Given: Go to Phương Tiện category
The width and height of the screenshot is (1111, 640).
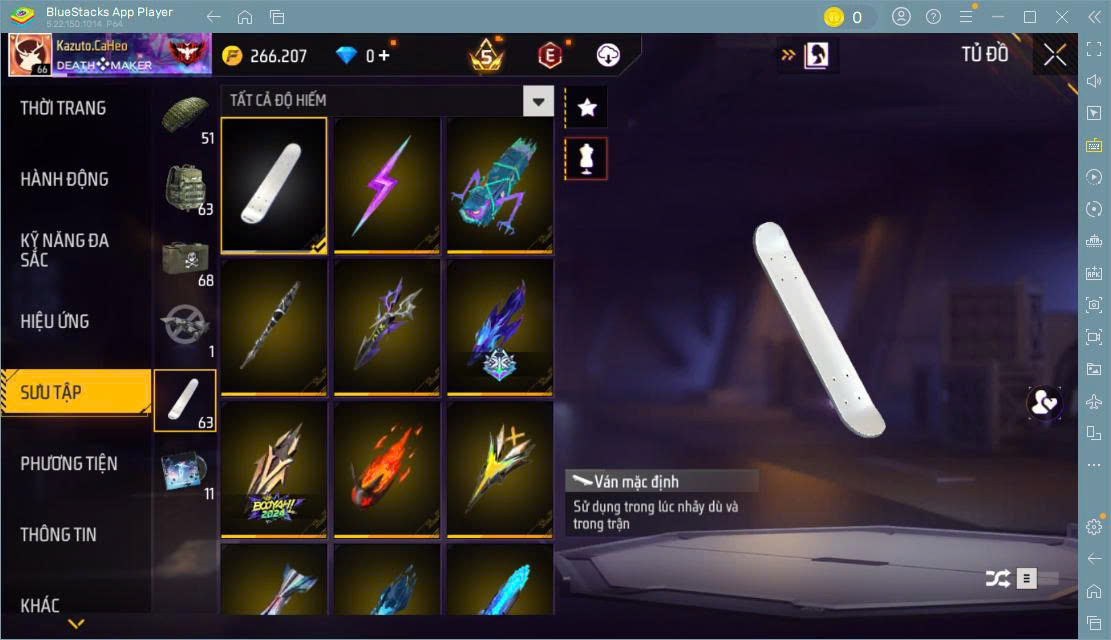Looking at the screenshot, I should 69,463.
